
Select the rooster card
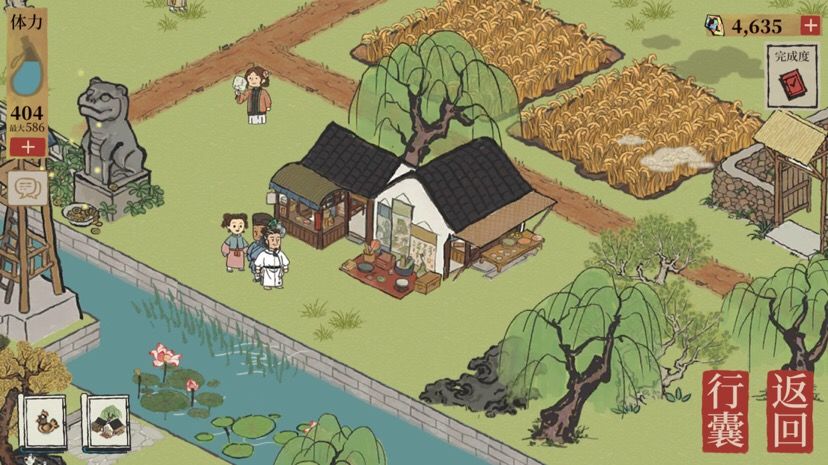click(43, 423)
